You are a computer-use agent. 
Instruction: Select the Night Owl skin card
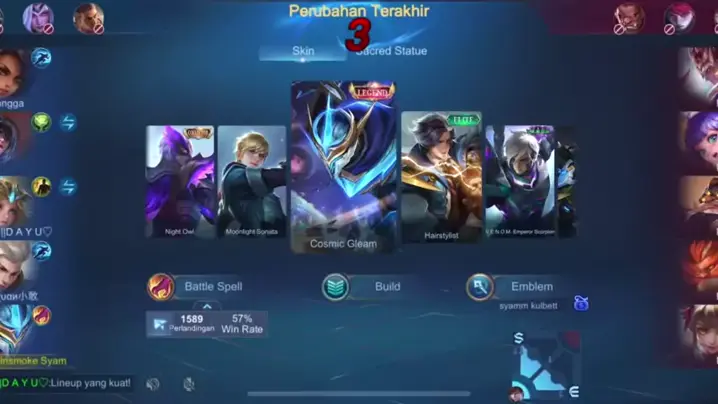coord(180,181)
